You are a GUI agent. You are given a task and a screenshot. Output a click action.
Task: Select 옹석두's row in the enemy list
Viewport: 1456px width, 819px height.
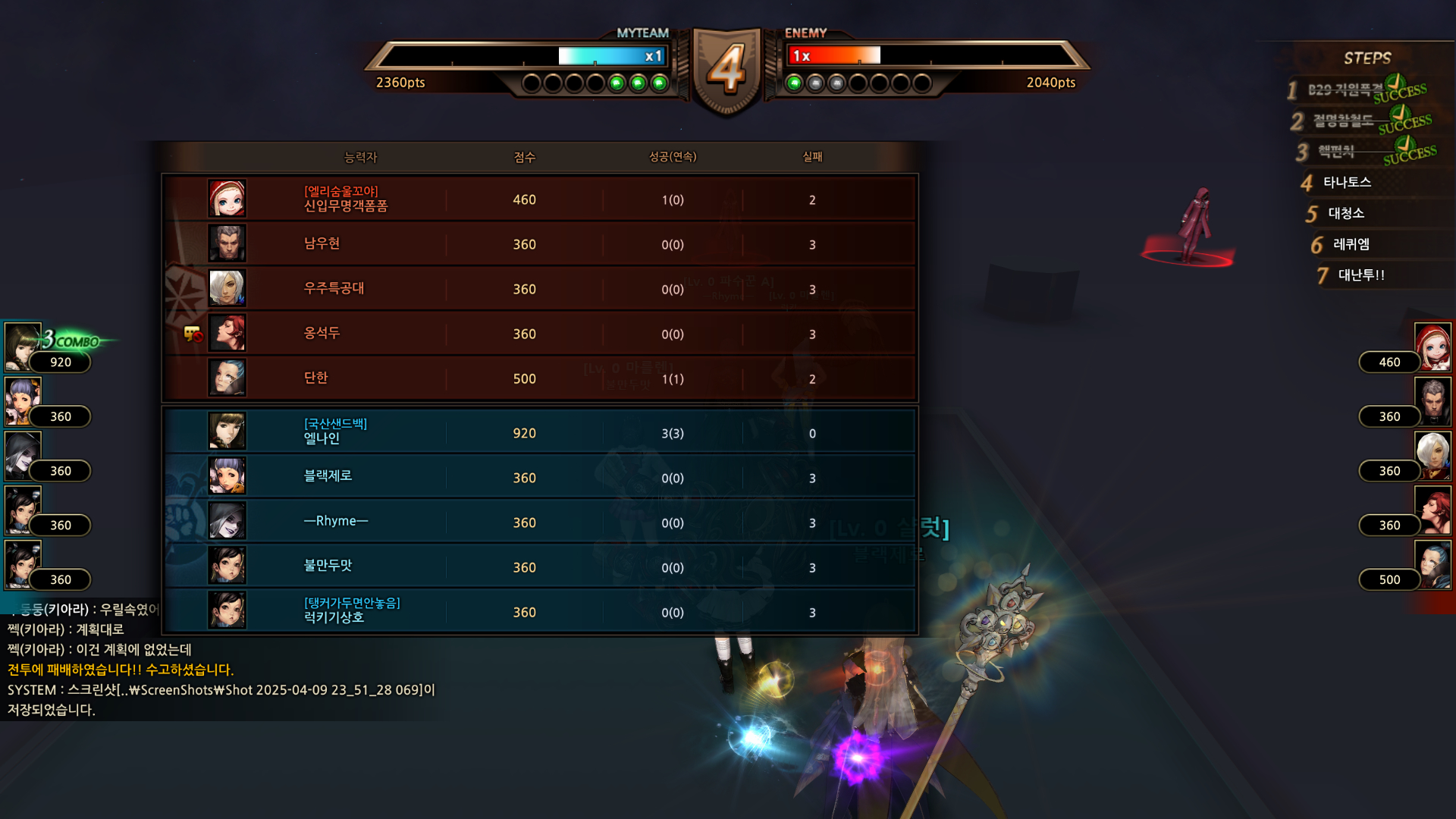538,334
